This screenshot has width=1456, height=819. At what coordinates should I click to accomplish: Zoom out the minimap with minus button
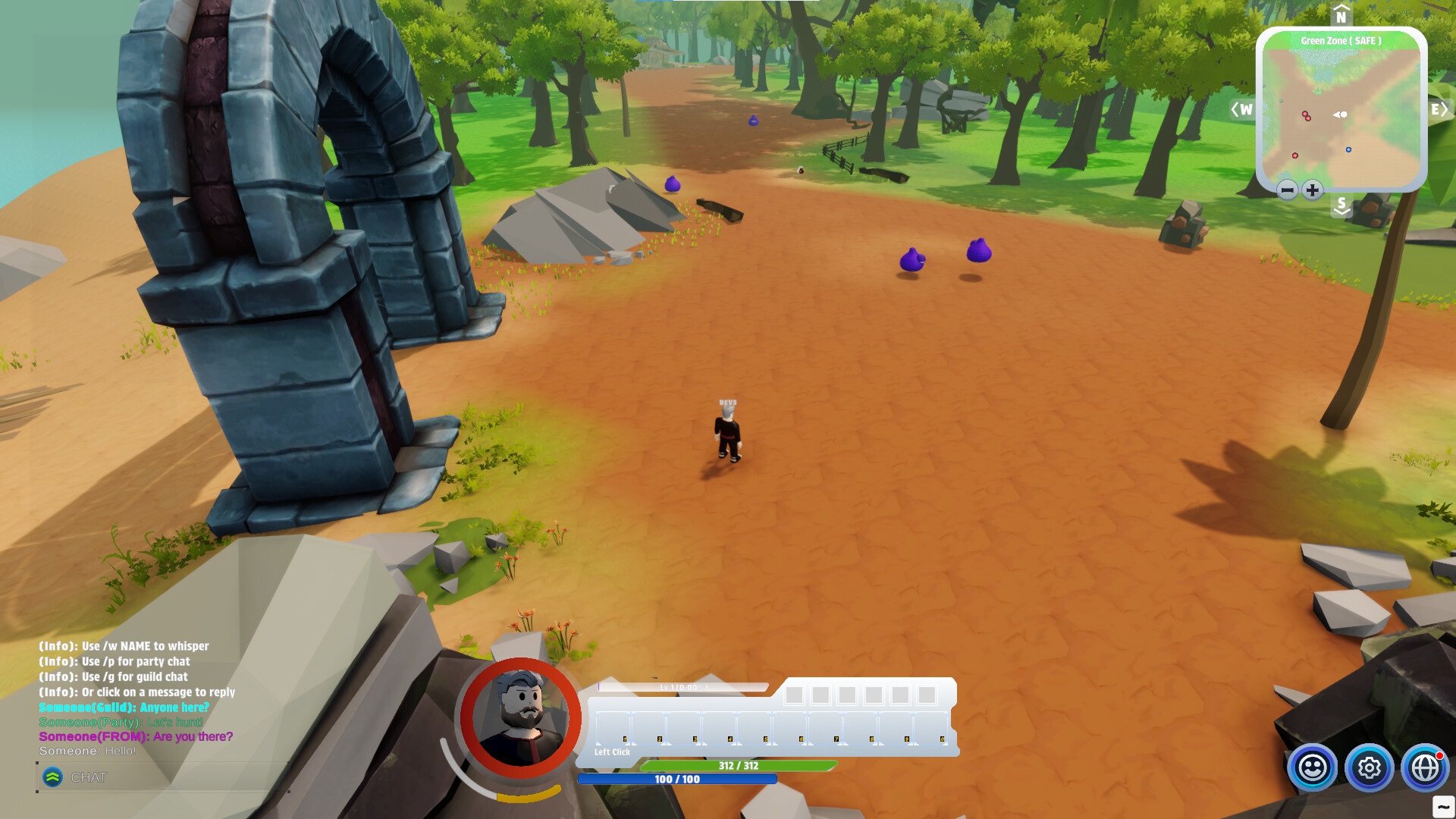tap(1286, 190)
